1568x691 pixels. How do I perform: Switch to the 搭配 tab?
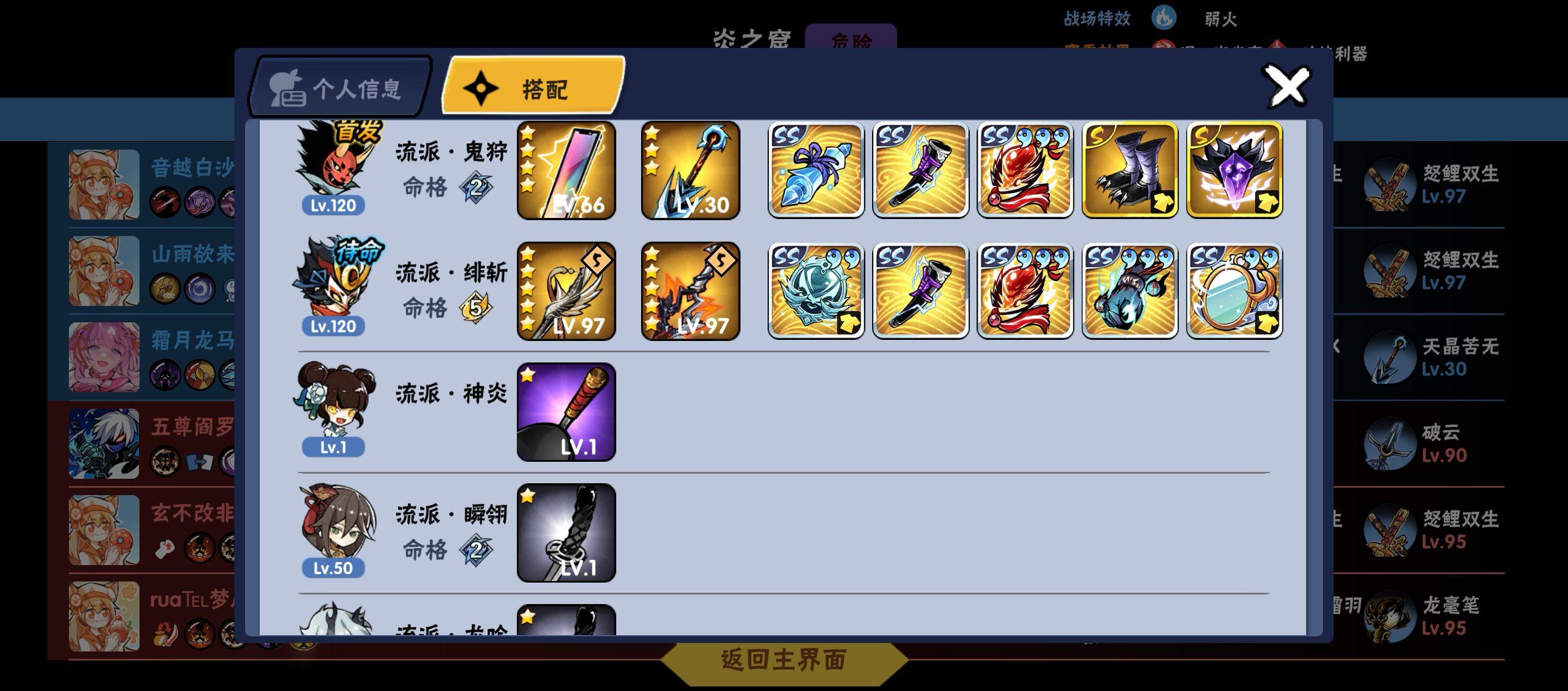tap(532, 88)
